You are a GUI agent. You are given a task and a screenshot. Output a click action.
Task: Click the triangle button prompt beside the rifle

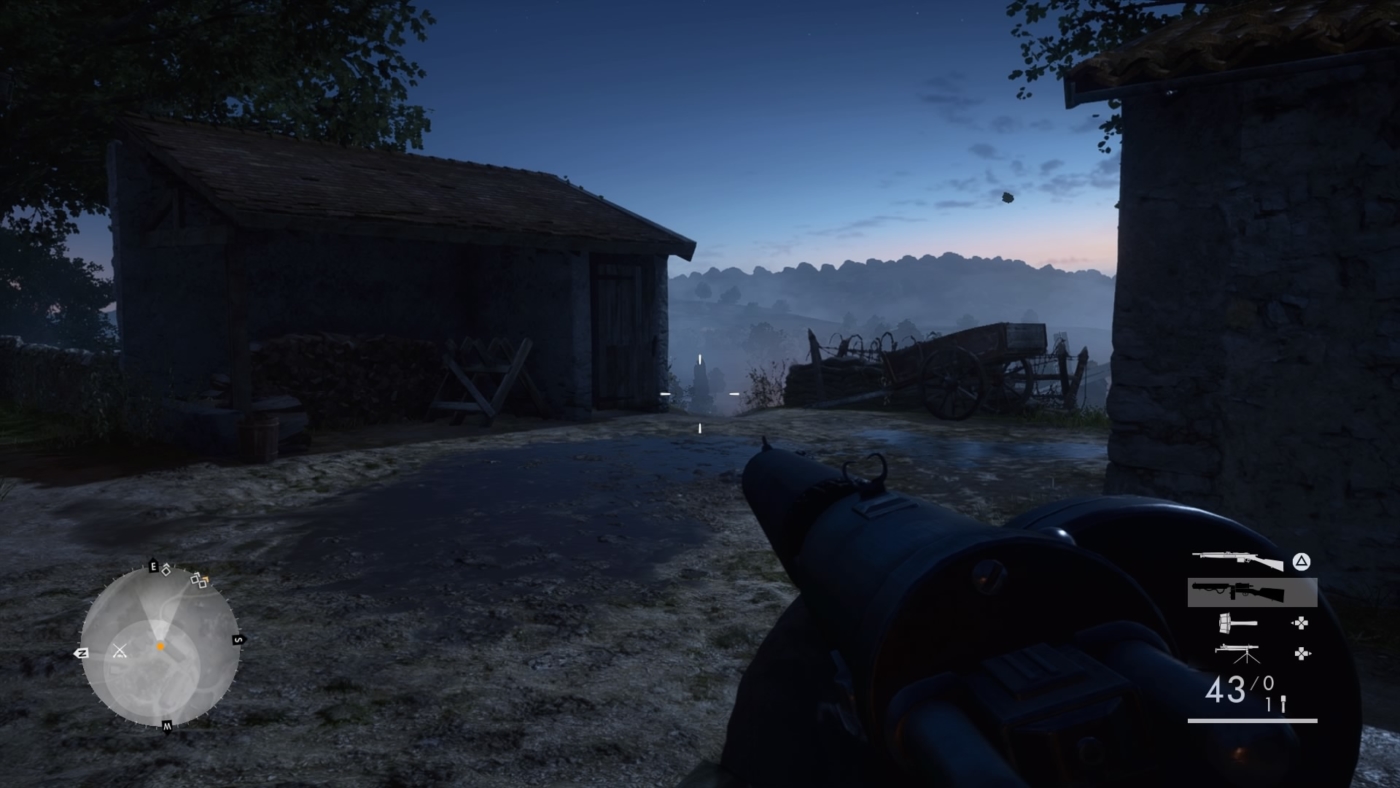click(1300, 562)
